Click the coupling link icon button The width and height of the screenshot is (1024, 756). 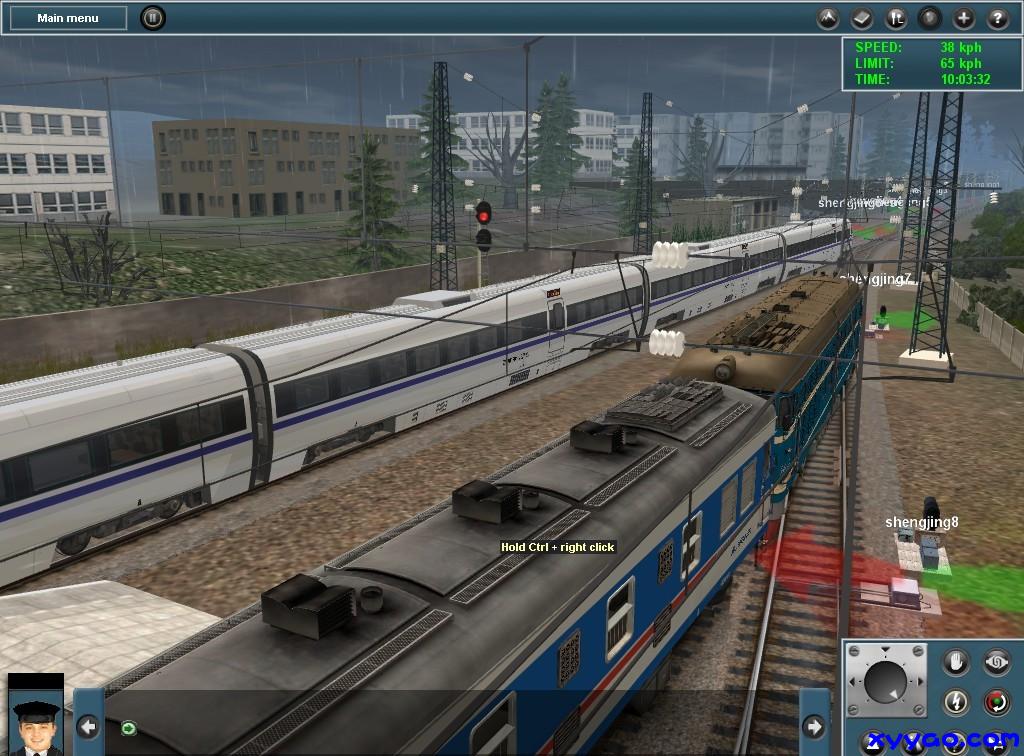click(997, 662)
